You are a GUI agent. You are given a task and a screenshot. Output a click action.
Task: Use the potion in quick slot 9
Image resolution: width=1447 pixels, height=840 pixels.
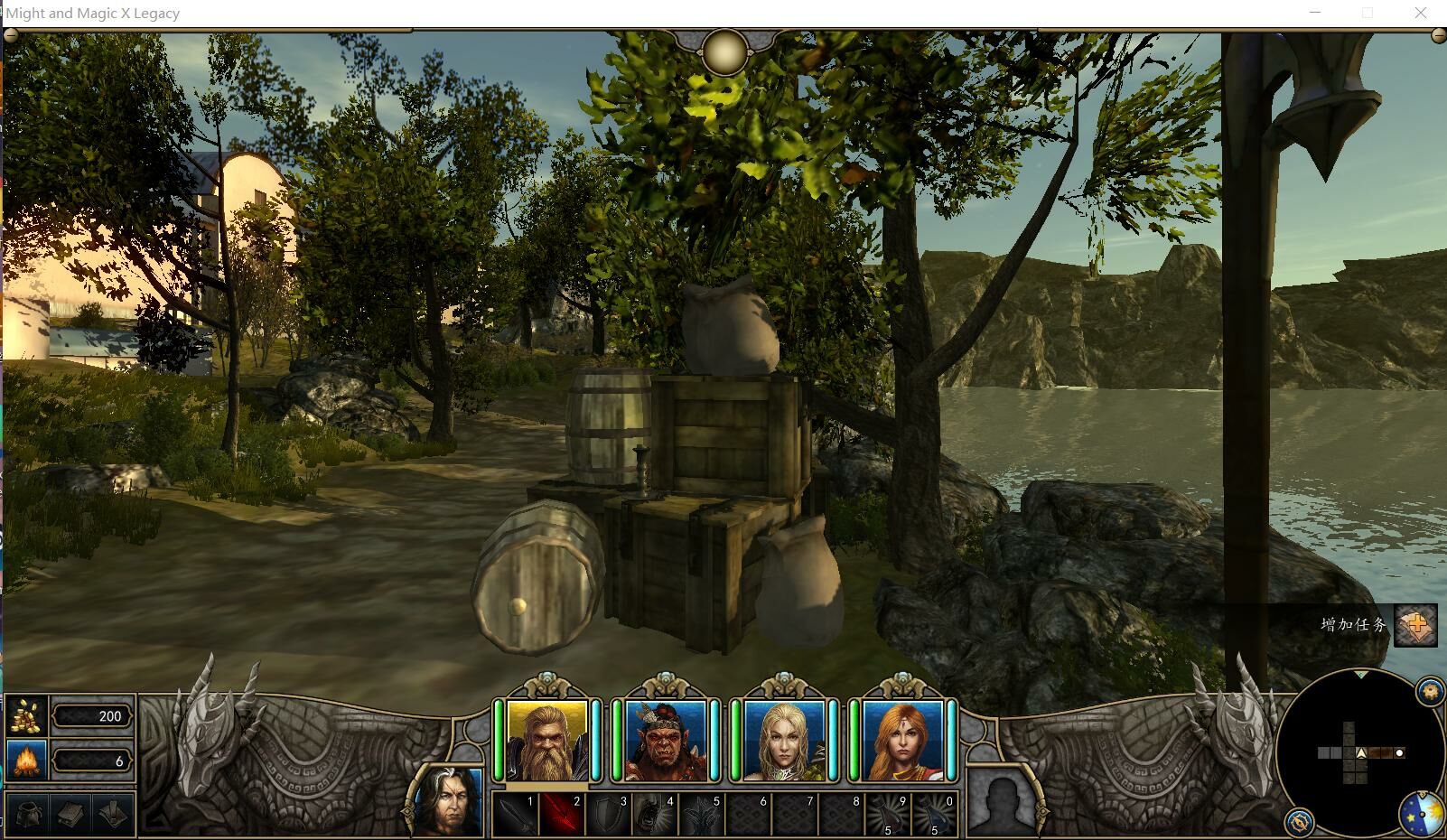tap(888, 815)
